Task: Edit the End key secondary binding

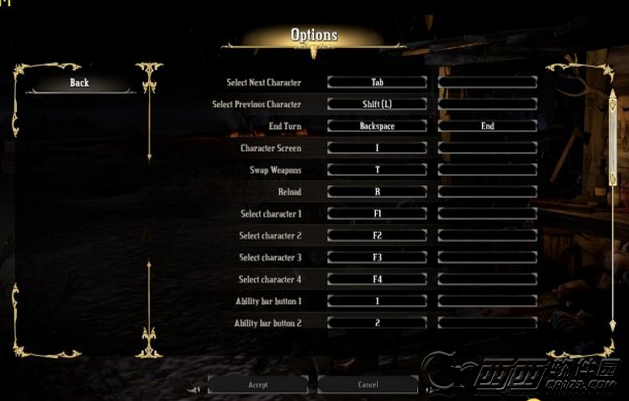Action: (x=487, y=126)
